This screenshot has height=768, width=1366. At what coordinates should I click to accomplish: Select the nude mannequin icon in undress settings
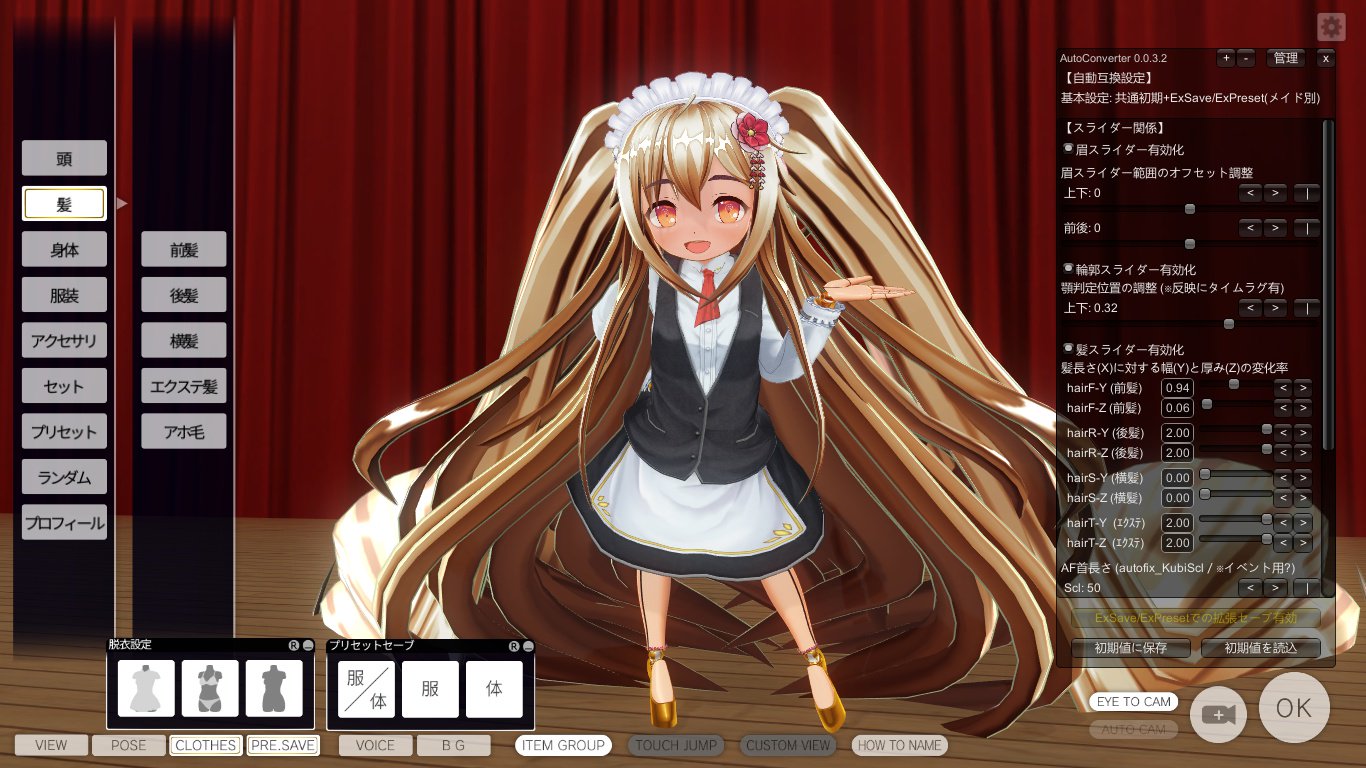point(273,687)
